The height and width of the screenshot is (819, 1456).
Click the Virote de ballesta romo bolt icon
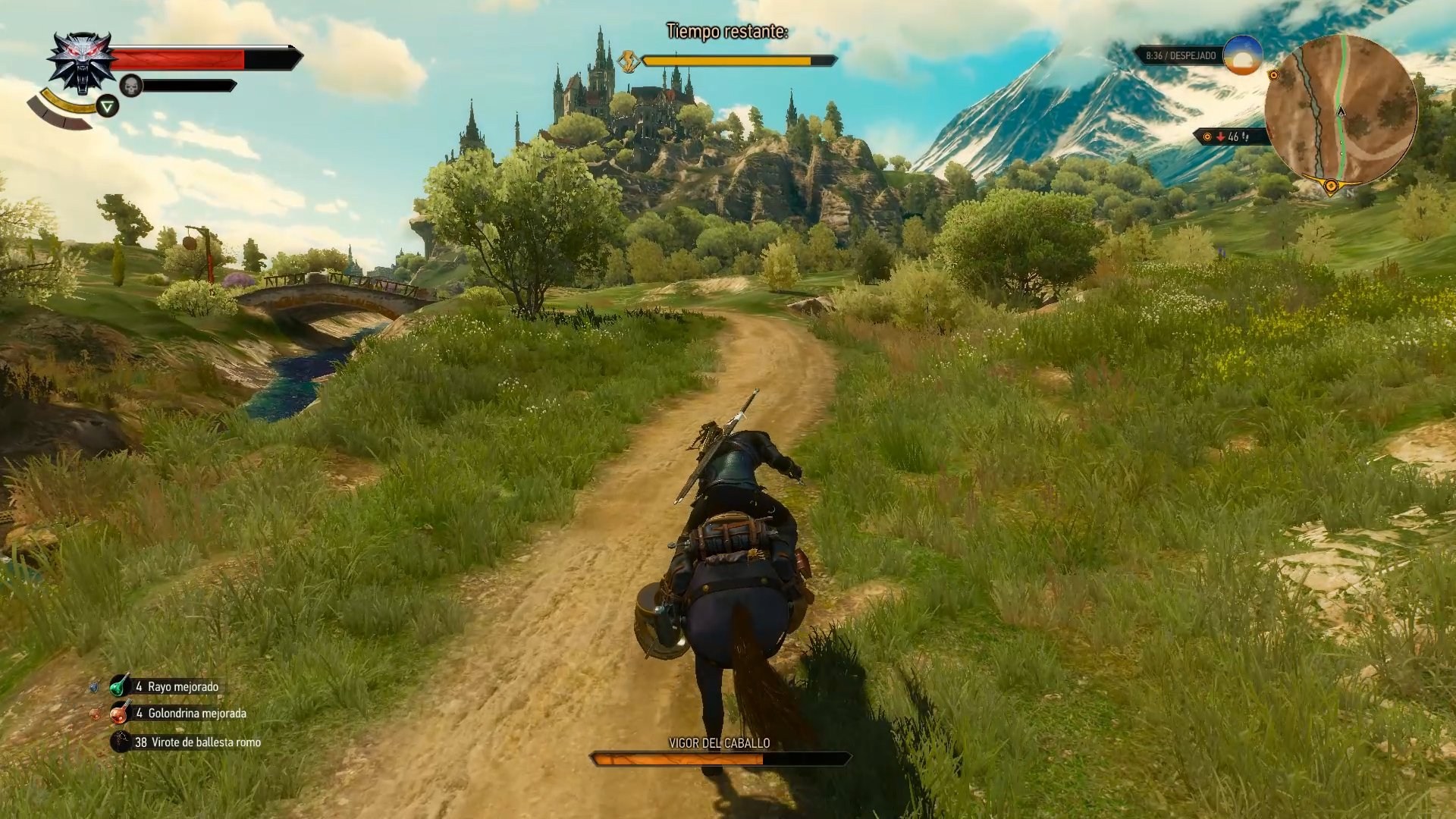119,742
